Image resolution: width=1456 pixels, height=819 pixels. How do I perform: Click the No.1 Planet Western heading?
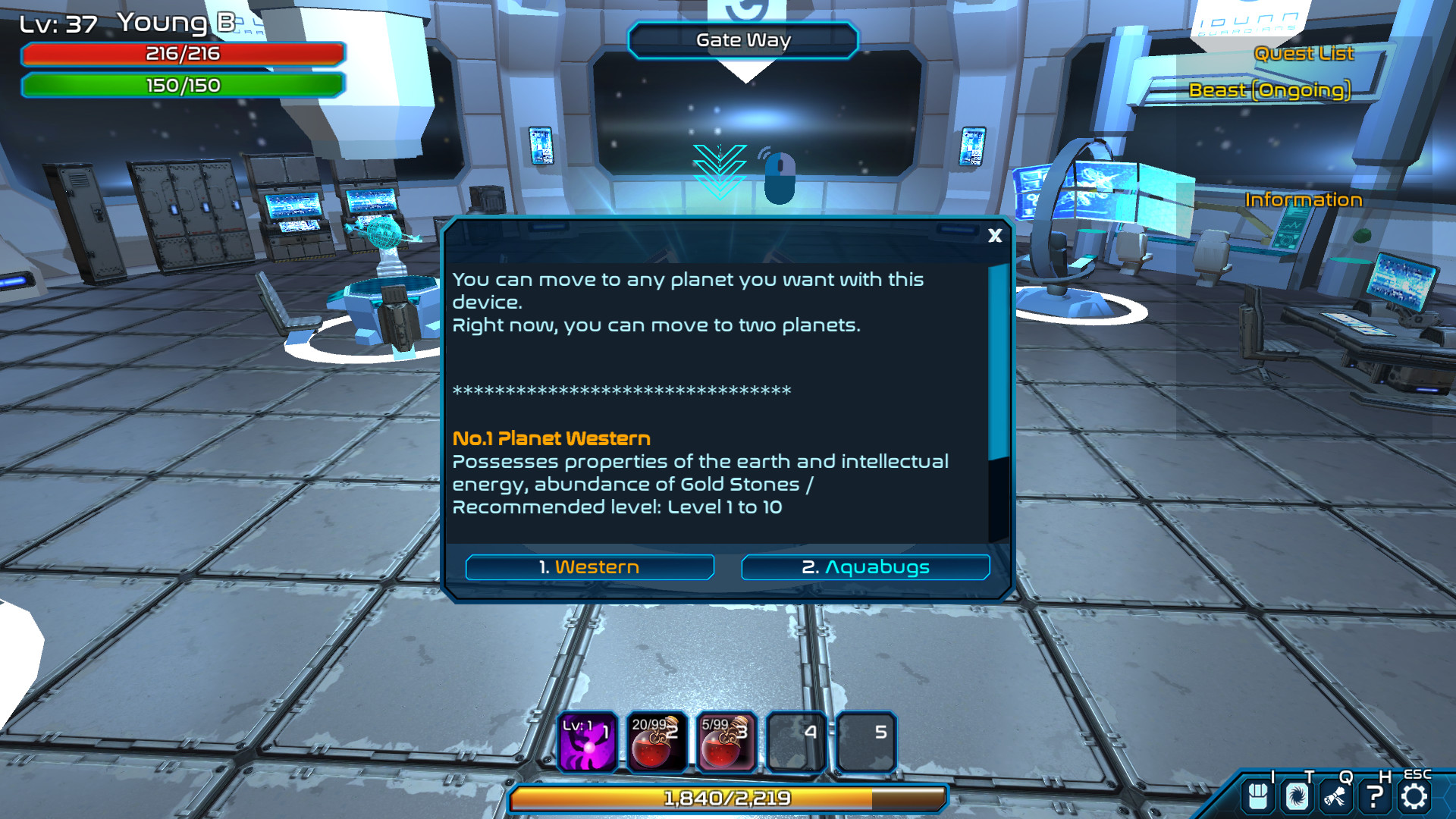551,438
